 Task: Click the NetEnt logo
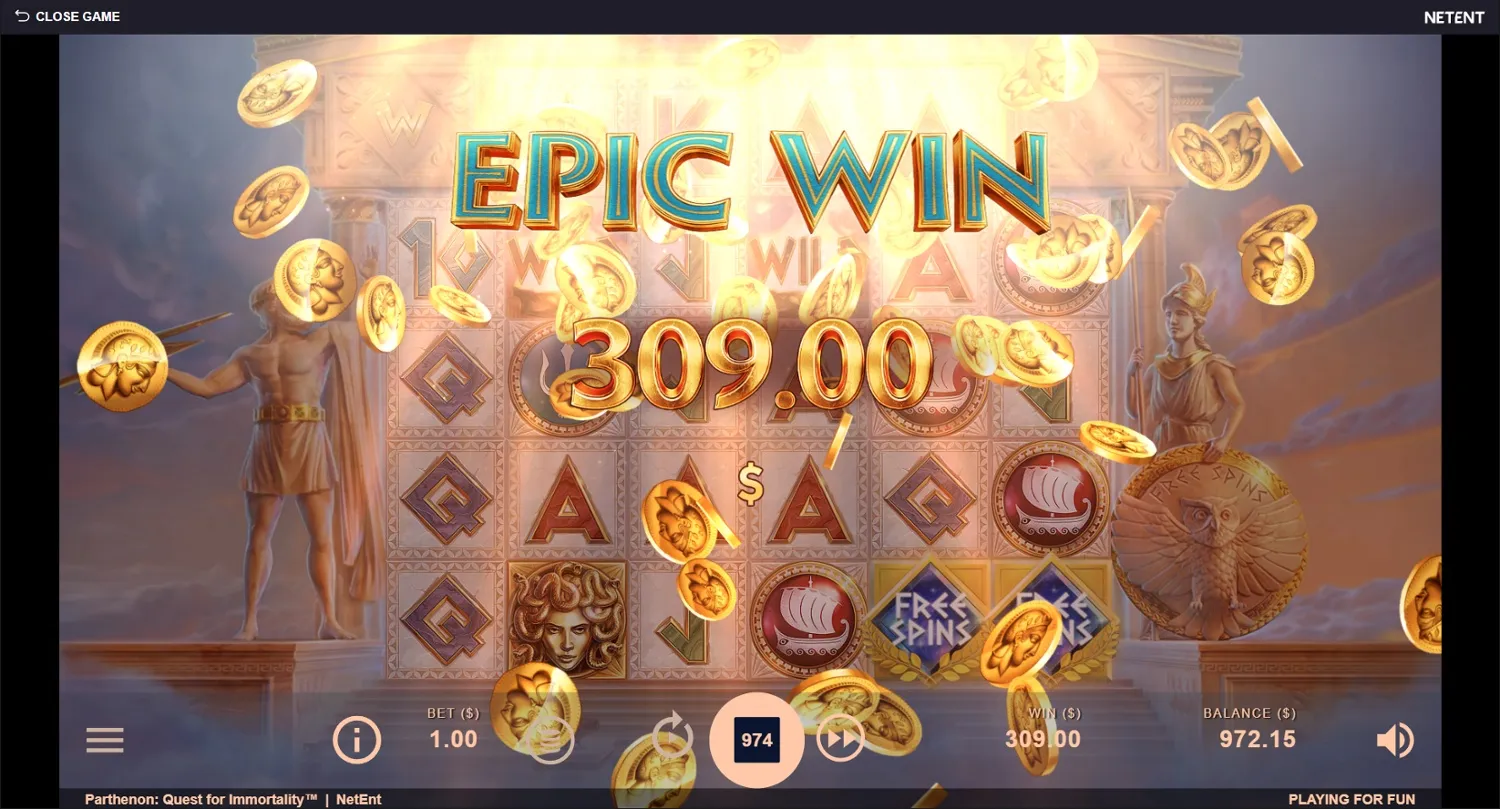pos(1454,16)
